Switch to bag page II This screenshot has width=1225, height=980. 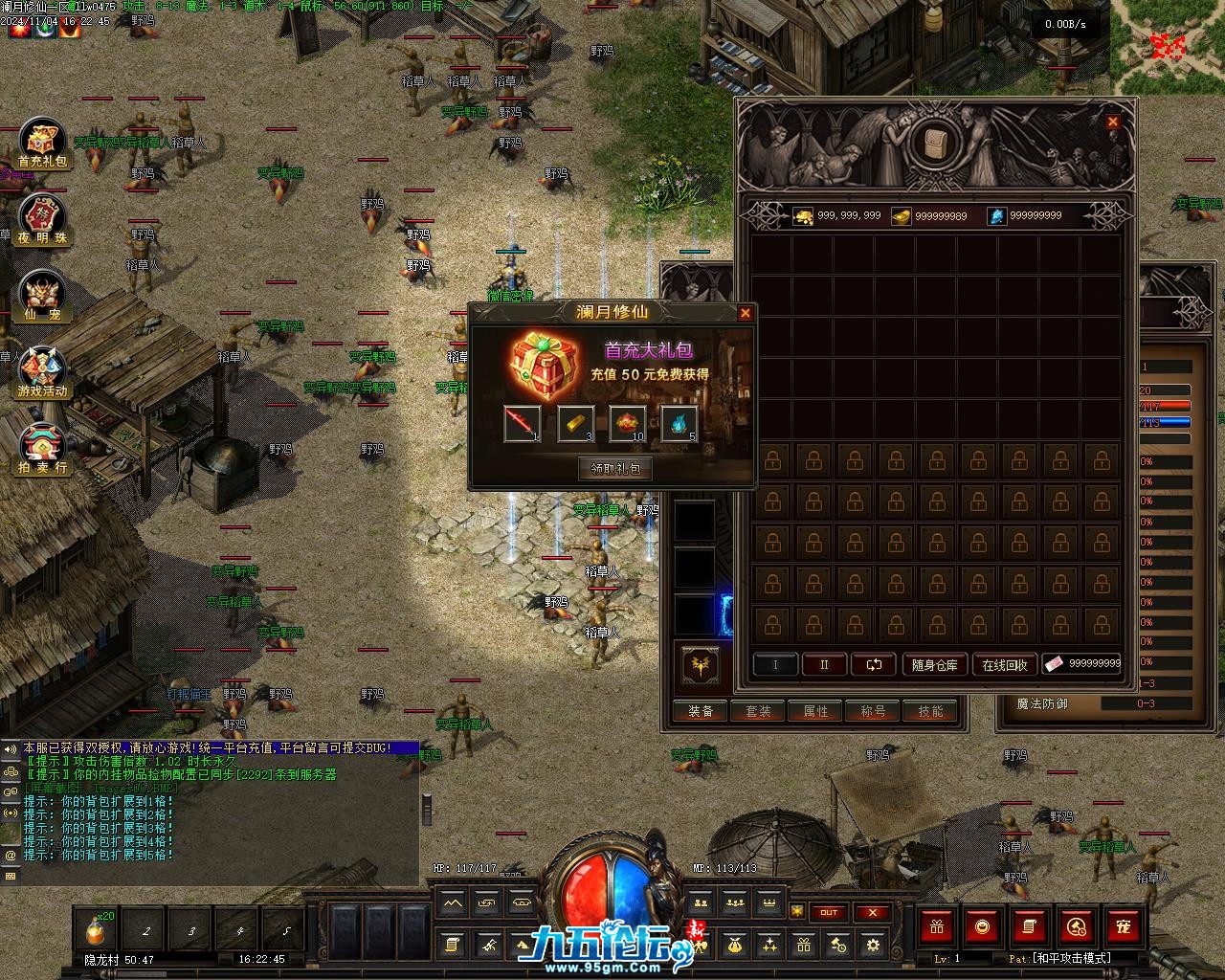(x=824, y=664)
